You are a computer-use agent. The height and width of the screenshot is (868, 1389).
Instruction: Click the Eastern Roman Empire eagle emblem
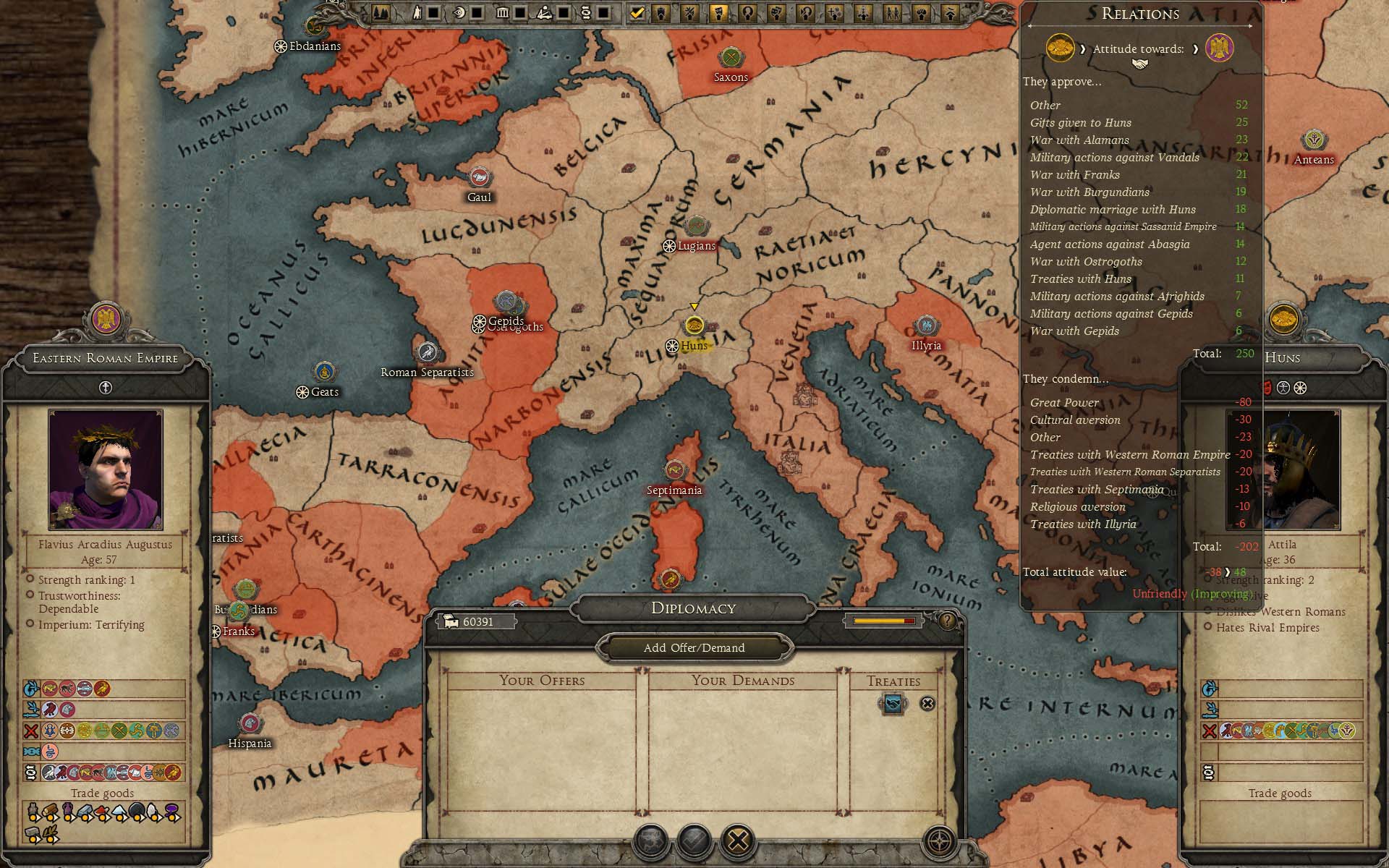tap(106, 319)
